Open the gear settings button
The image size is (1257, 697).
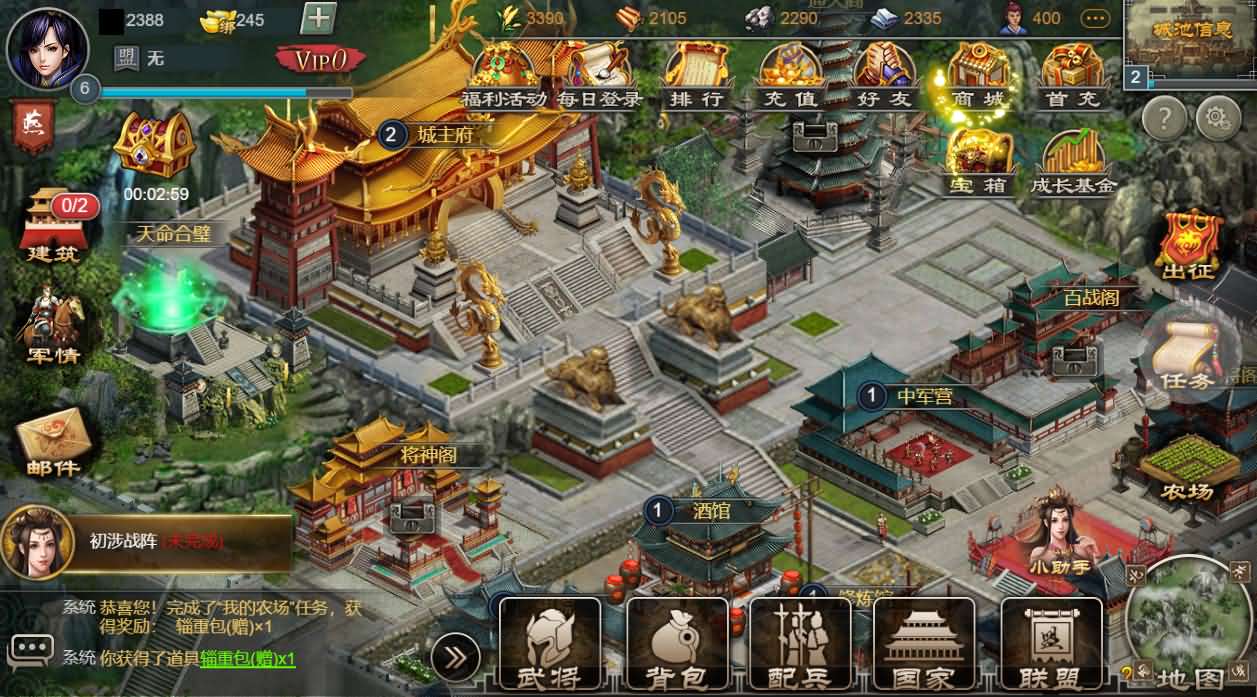(1217, 119)
